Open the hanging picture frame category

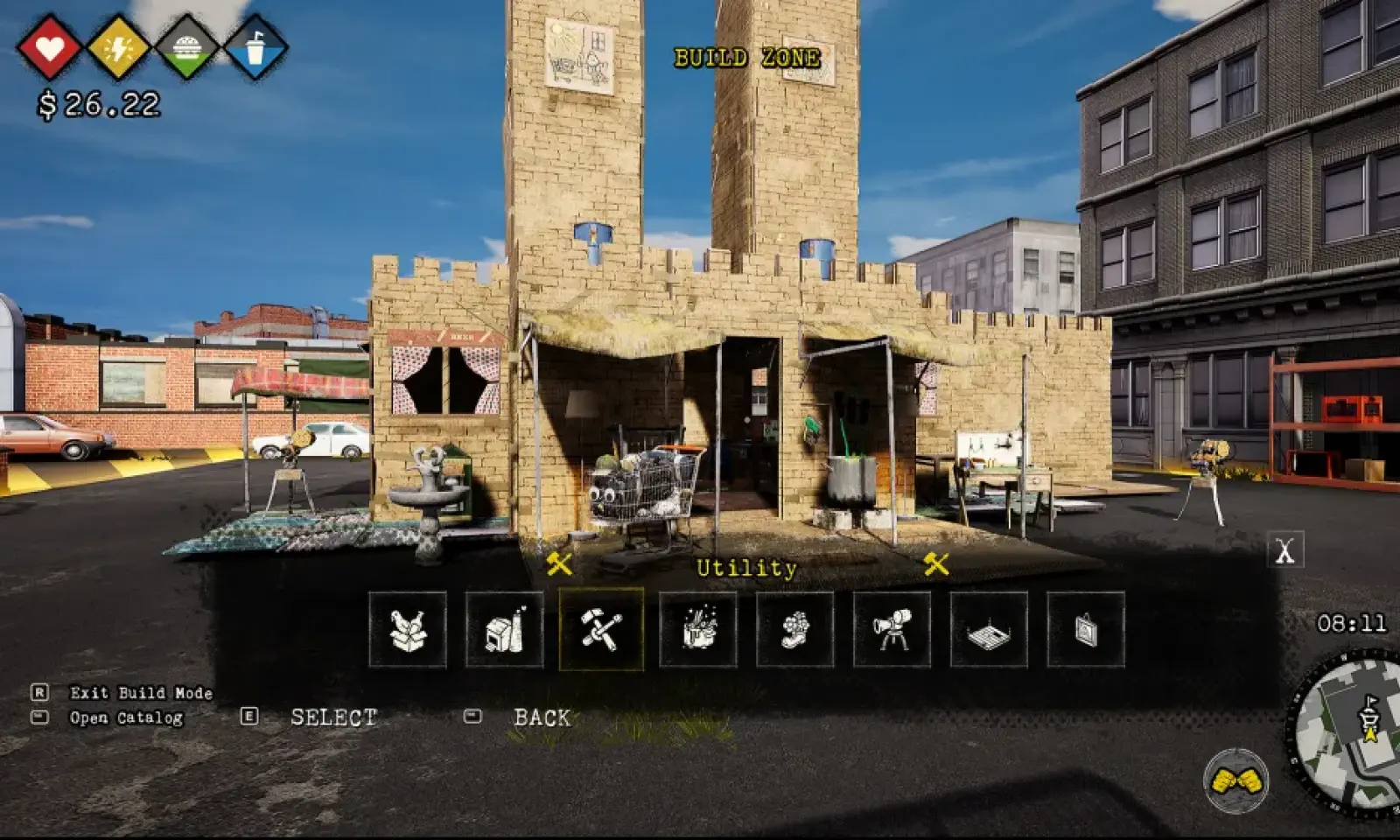[x=1086, y=630]
